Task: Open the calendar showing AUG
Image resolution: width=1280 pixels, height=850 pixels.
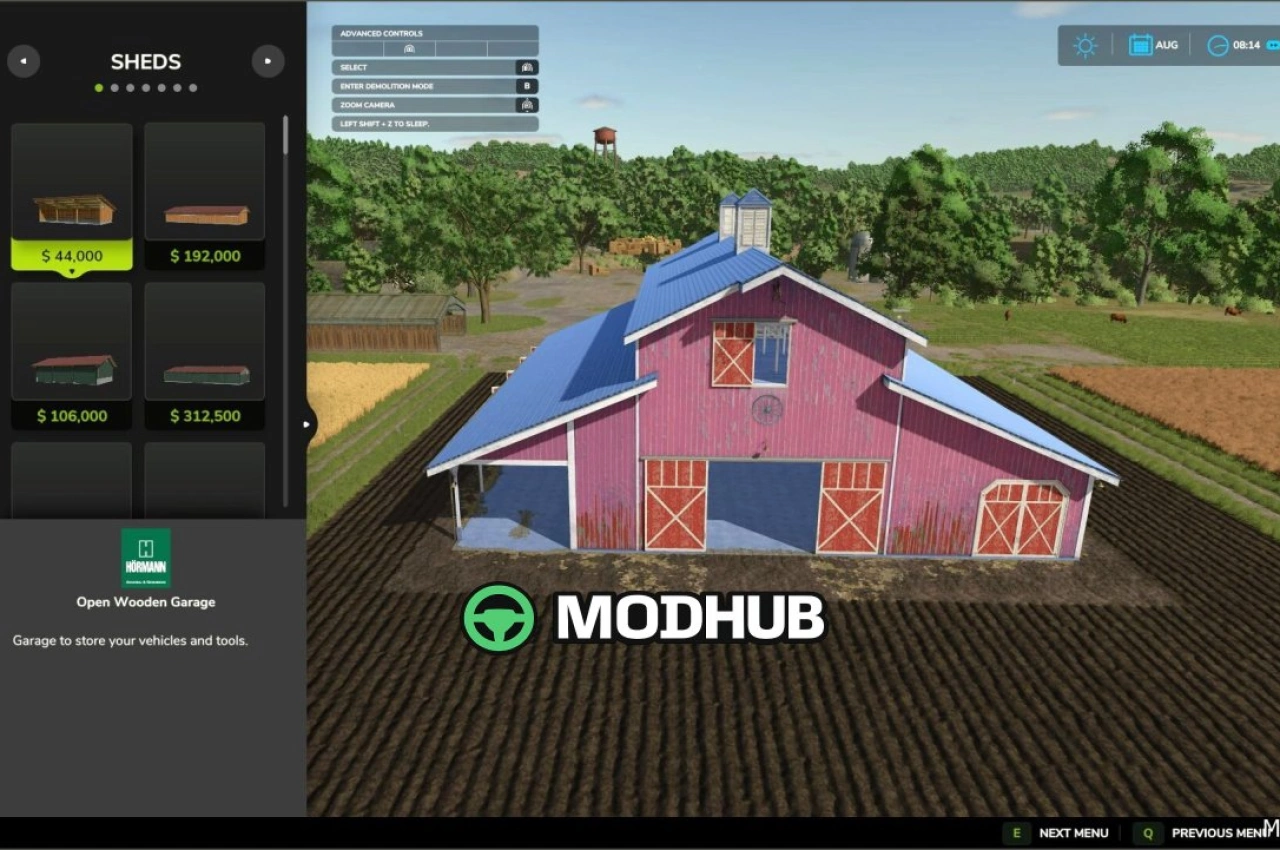Action: click(x=1141, y=45)
